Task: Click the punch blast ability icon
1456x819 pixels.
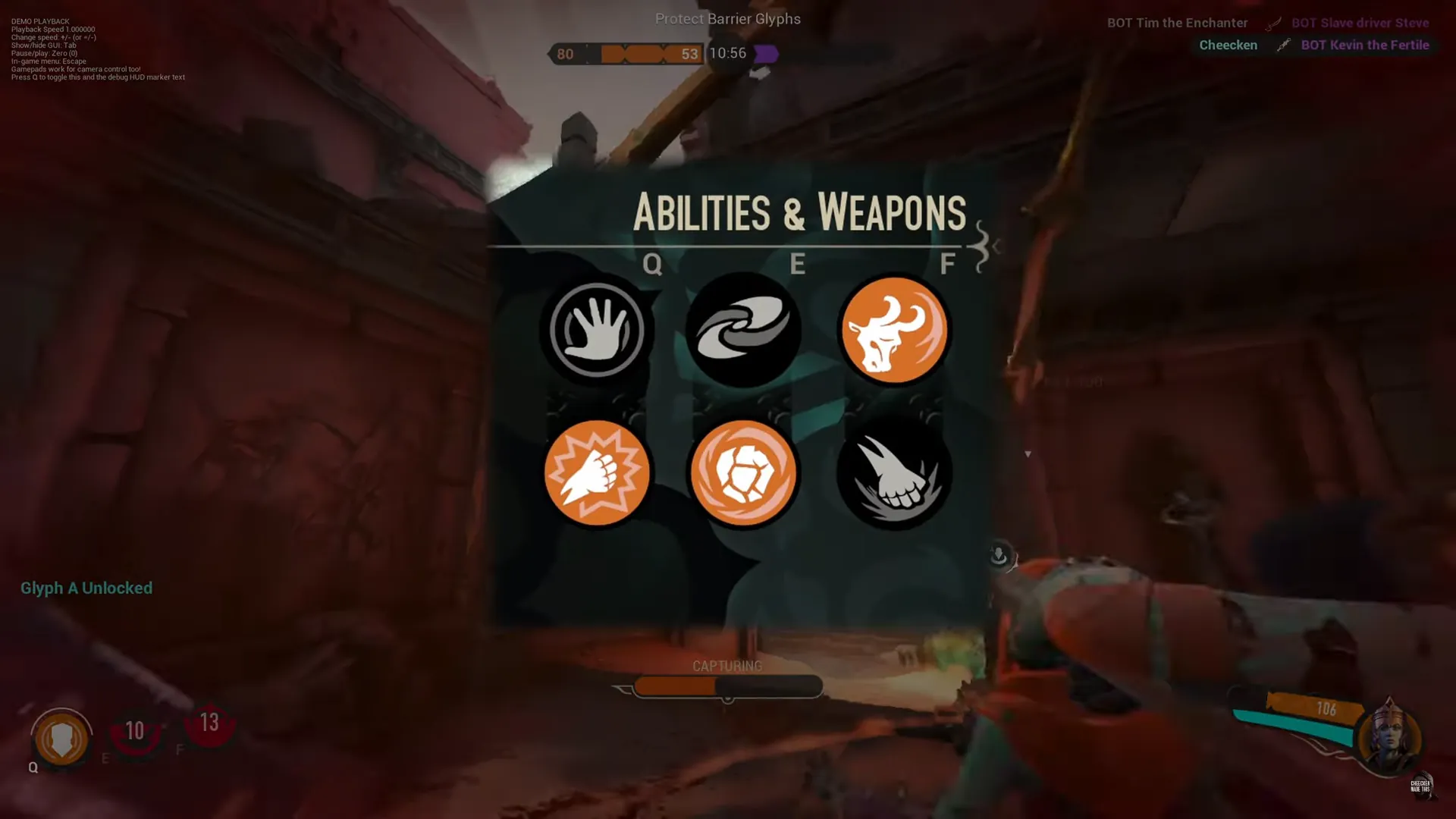Action: pyautogui.click(x=597, y=472)
